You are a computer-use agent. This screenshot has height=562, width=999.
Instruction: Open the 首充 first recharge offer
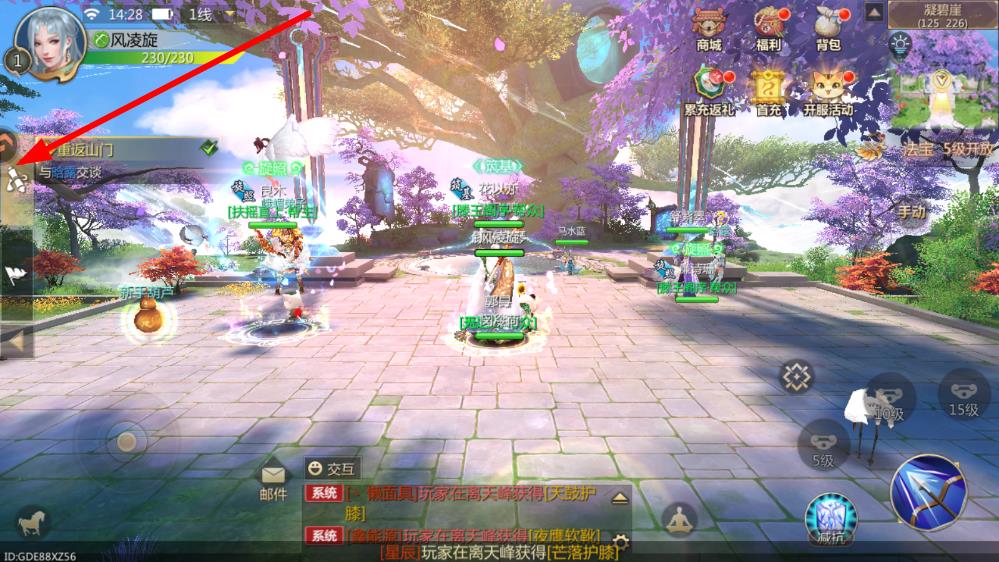pyautogui.click(x=769, y=87)
